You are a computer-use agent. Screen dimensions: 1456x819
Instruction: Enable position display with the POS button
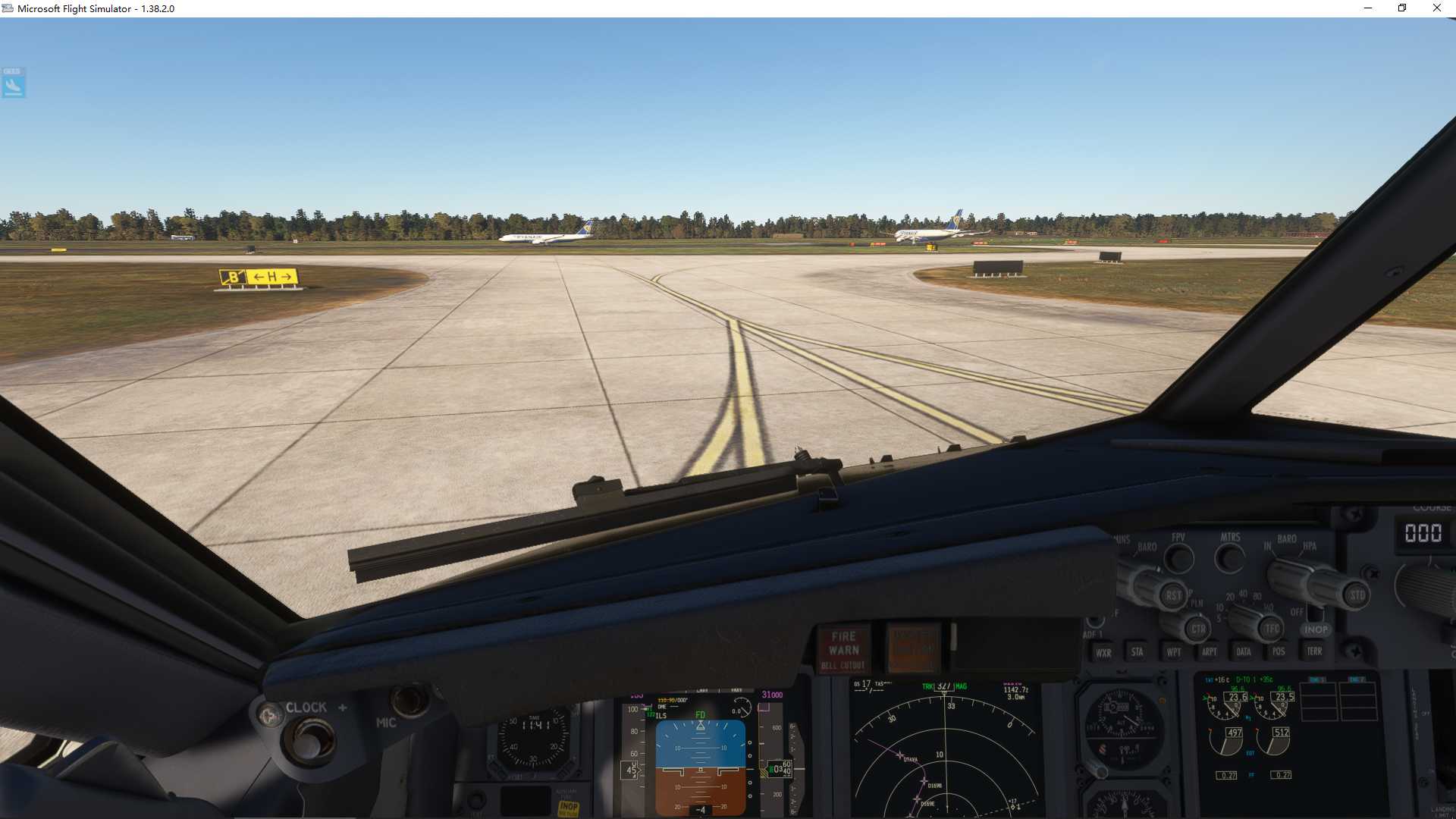click(x=1279, y=651)
